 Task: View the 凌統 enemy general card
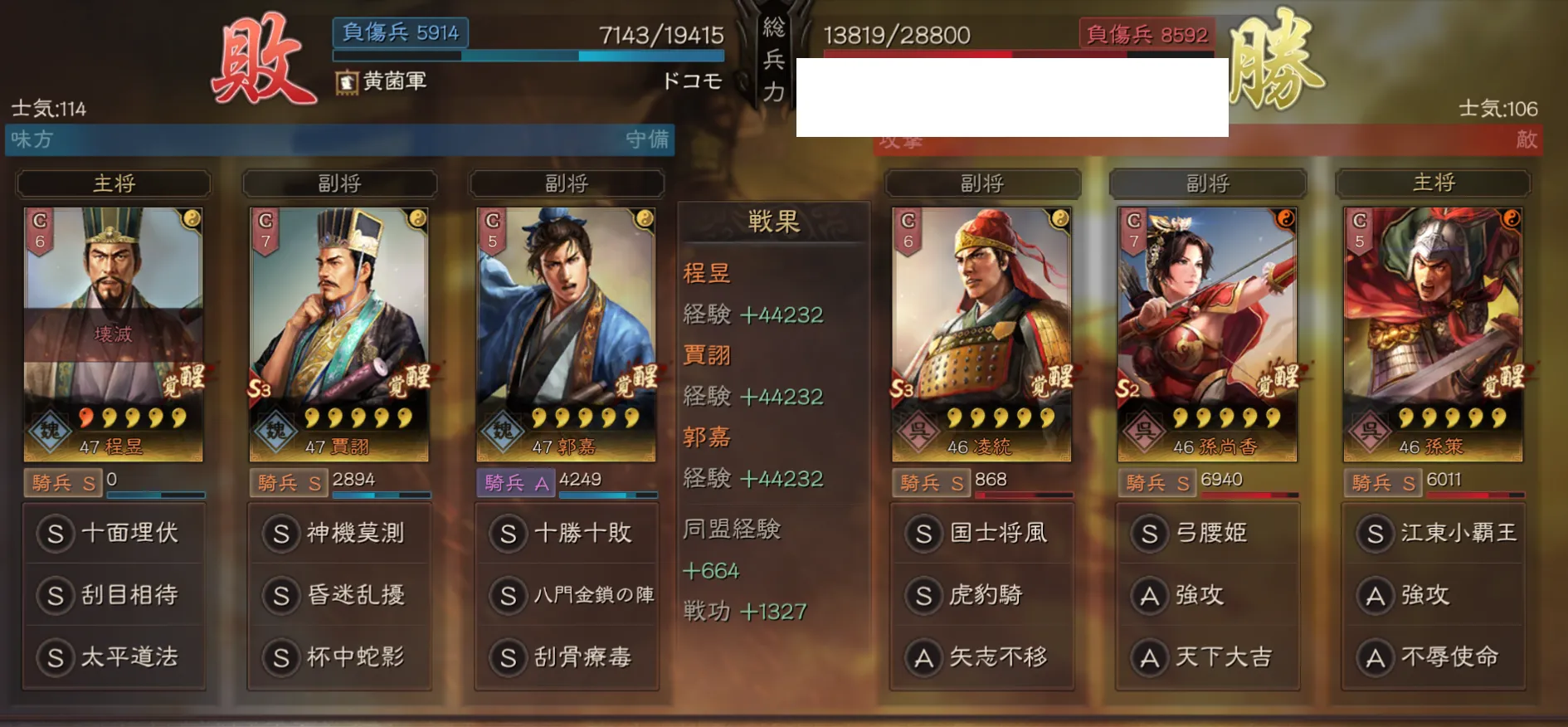click(981, 334)
